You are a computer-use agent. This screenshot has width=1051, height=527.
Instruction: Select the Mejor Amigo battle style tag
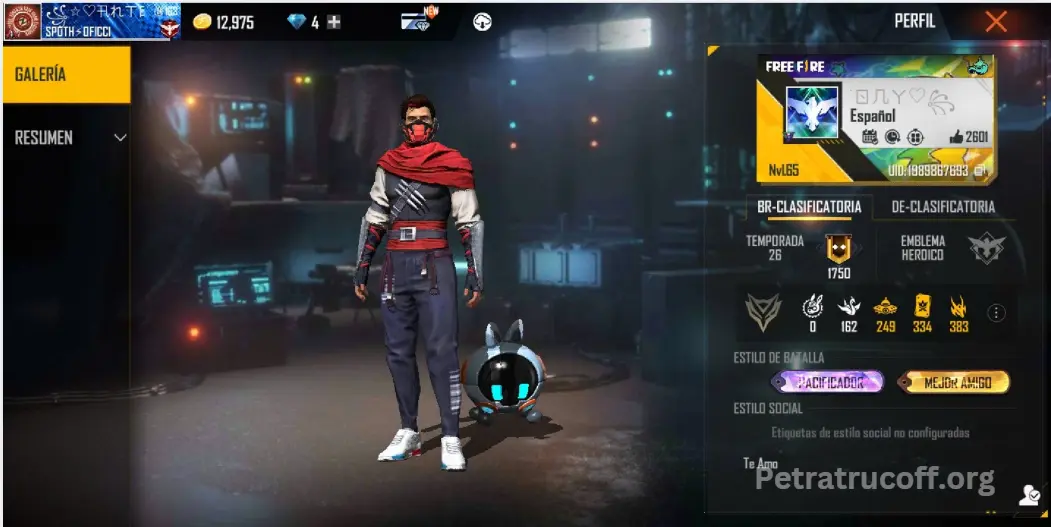[952, 382]
